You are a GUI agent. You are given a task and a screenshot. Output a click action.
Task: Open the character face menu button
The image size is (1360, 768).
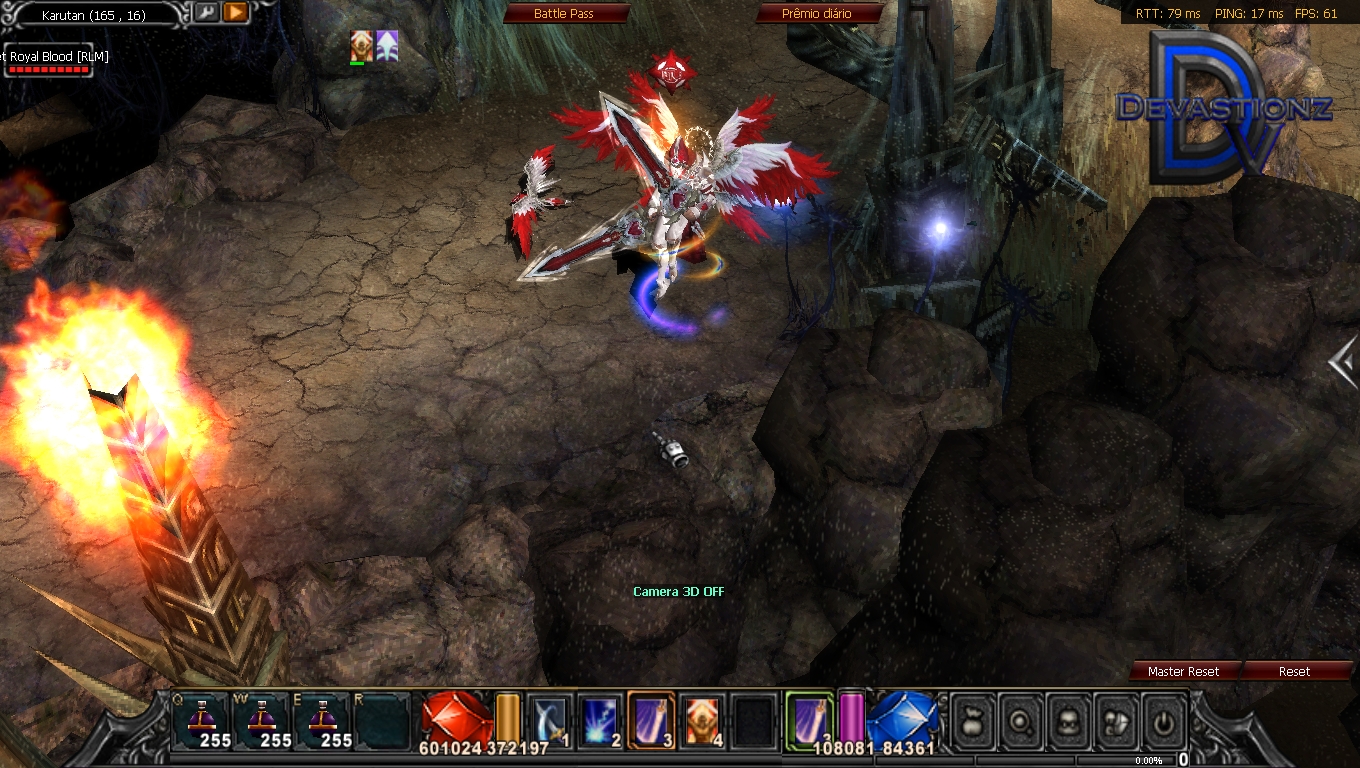[1068, 722]
